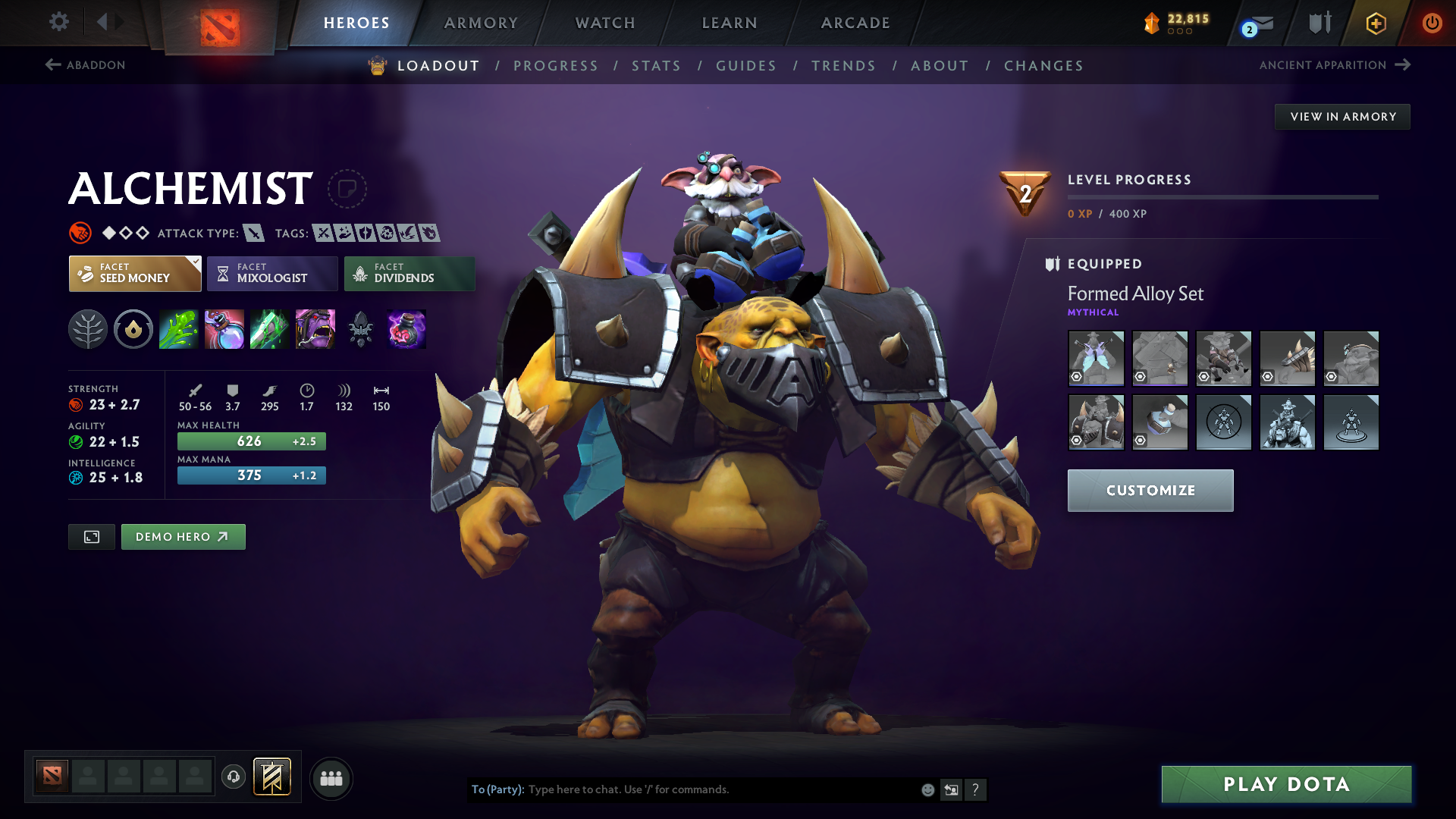
Task: Enable the Dividends facet
Action: 409,273
